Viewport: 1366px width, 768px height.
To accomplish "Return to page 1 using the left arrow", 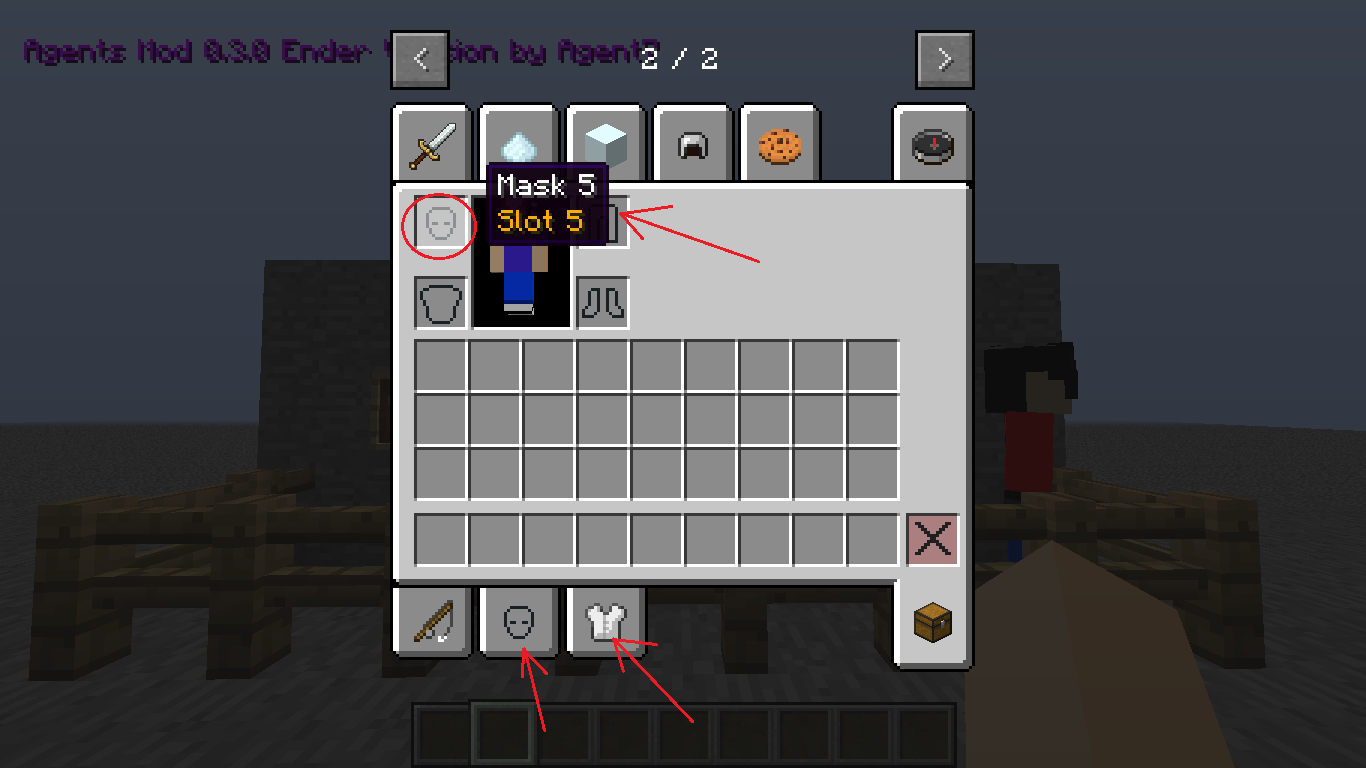I will pyautogui.click(x=419, y=59).
